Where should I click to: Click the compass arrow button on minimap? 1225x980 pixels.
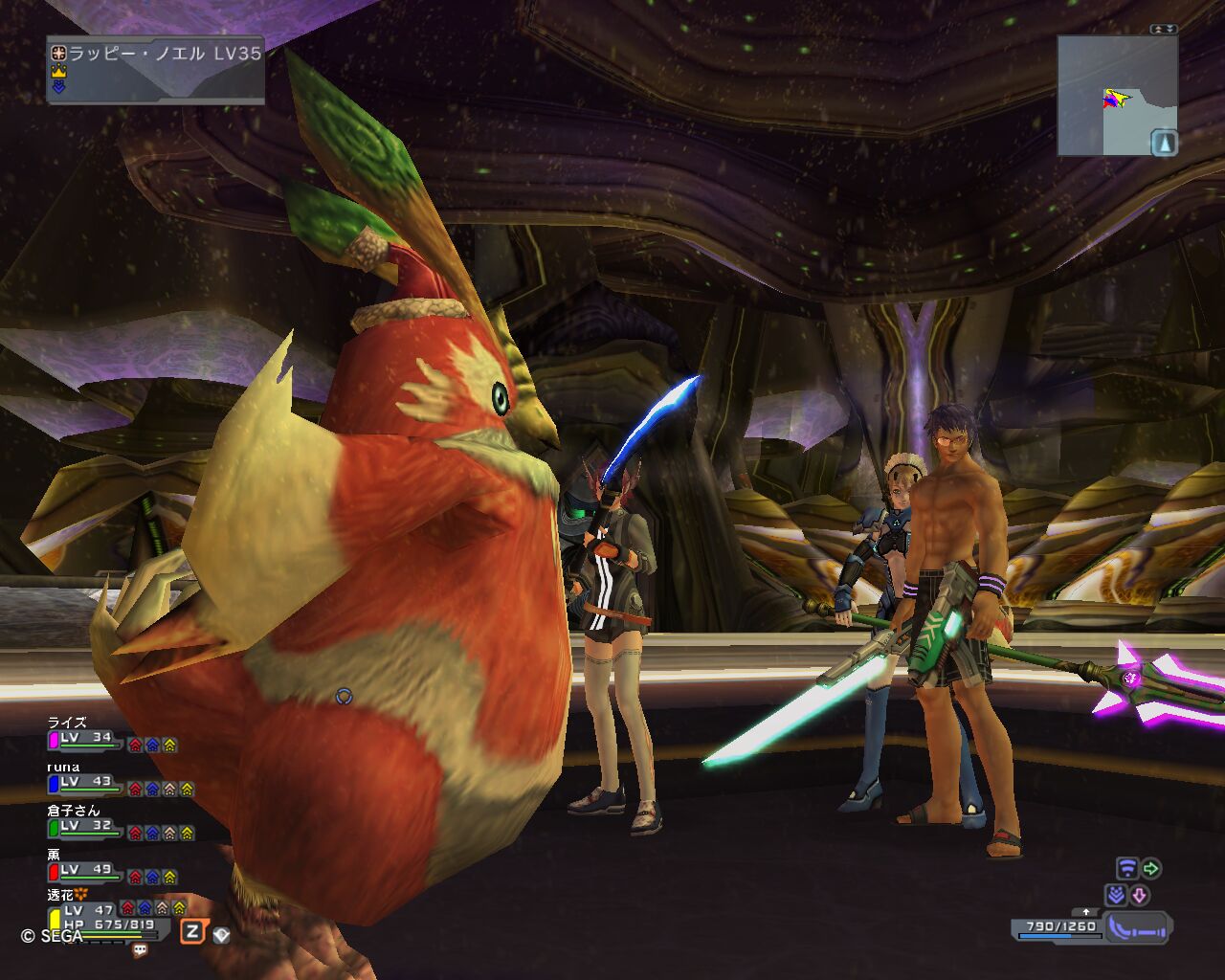1164,143
